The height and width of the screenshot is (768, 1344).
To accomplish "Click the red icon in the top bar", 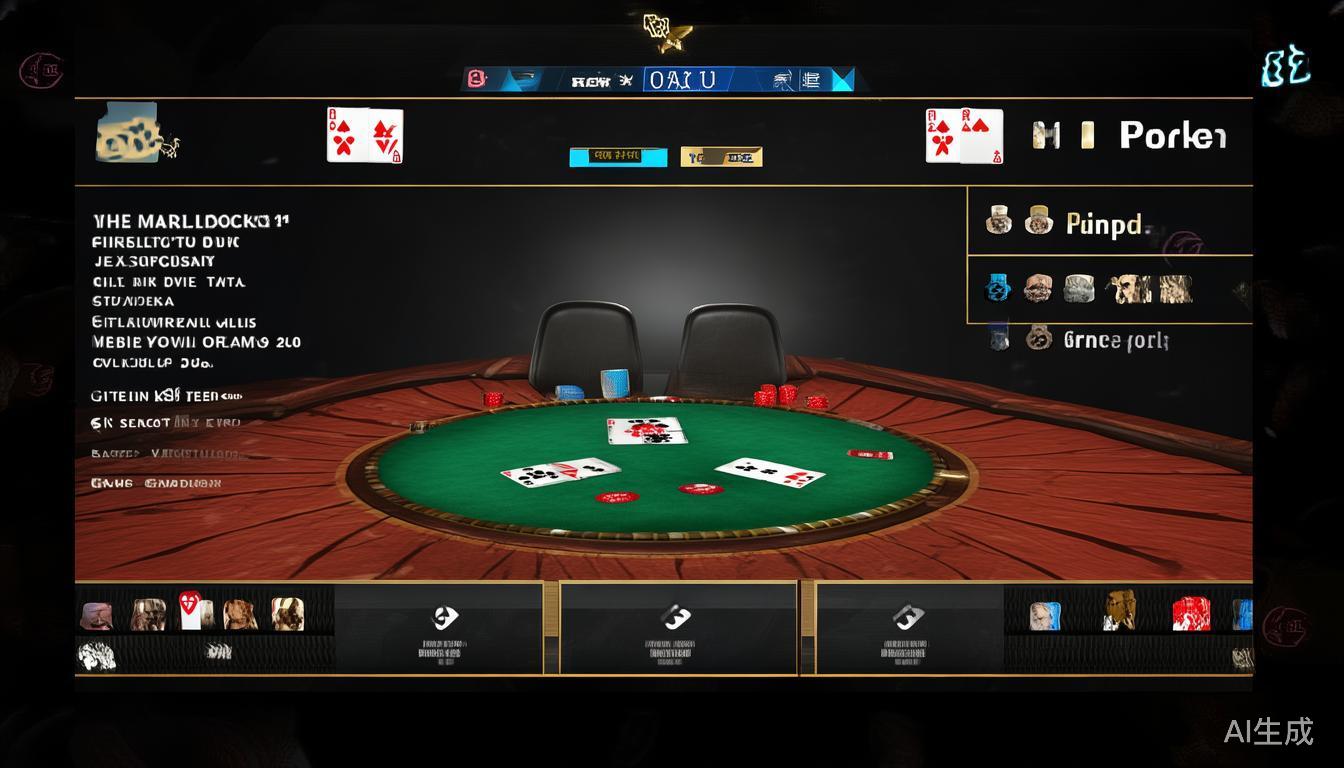I will coord(477,79).
